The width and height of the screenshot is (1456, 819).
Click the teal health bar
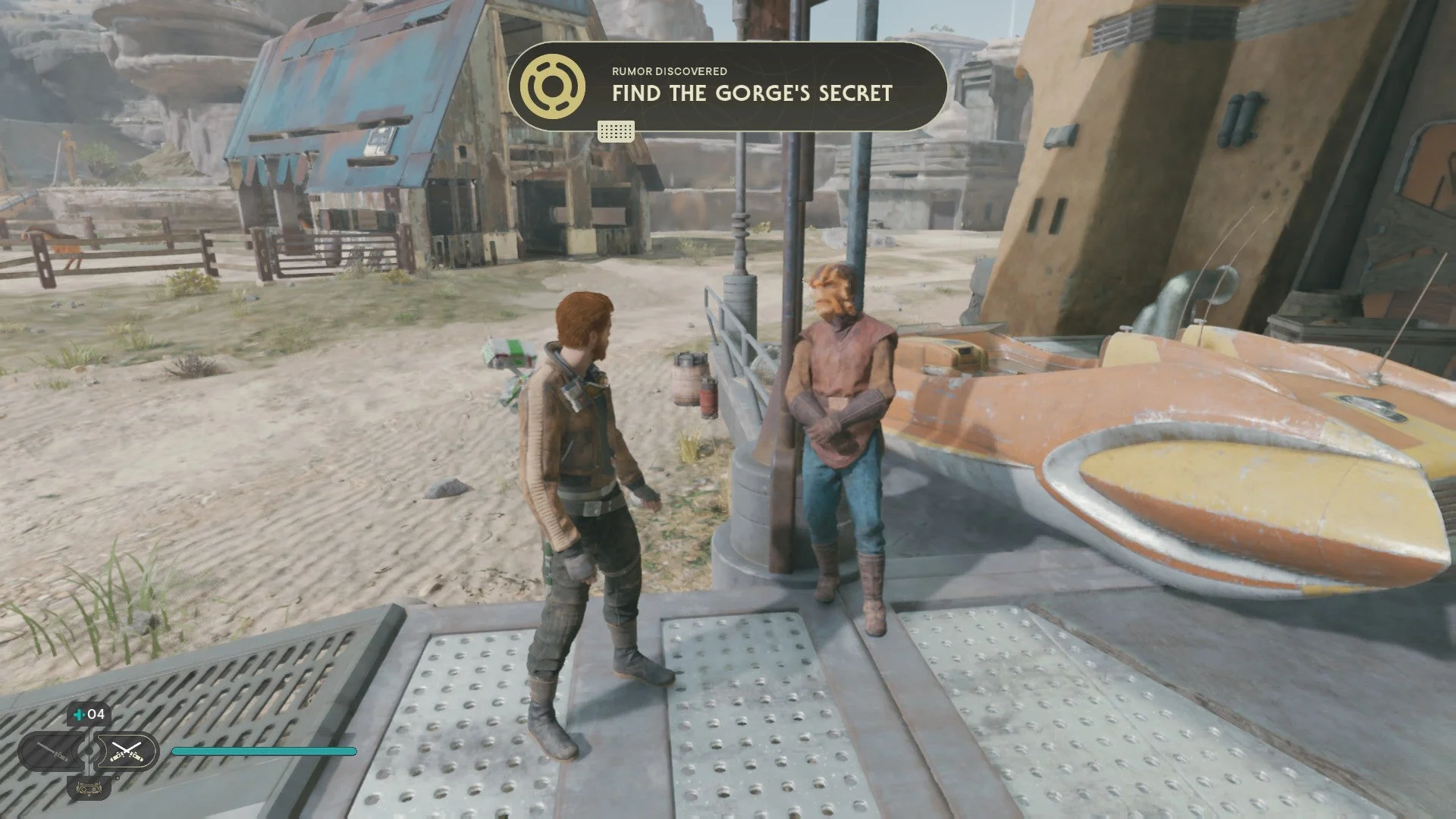[265, 752]
